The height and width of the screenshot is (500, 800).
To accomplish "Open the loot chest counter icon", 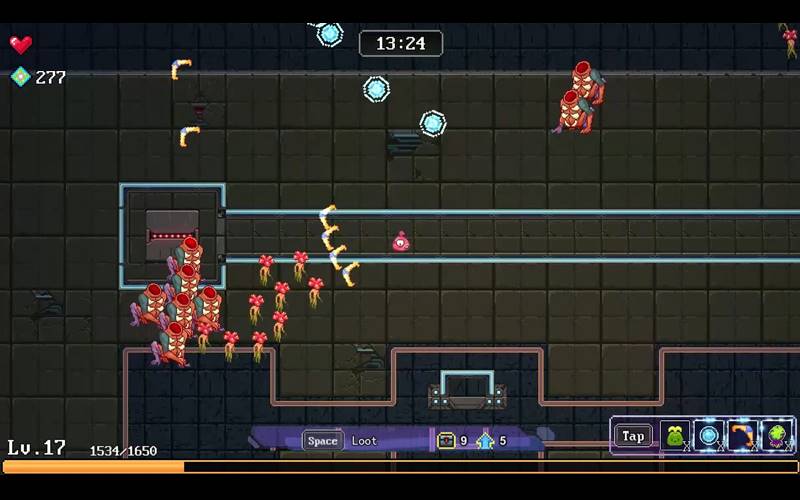I will [x=446, y=440].
